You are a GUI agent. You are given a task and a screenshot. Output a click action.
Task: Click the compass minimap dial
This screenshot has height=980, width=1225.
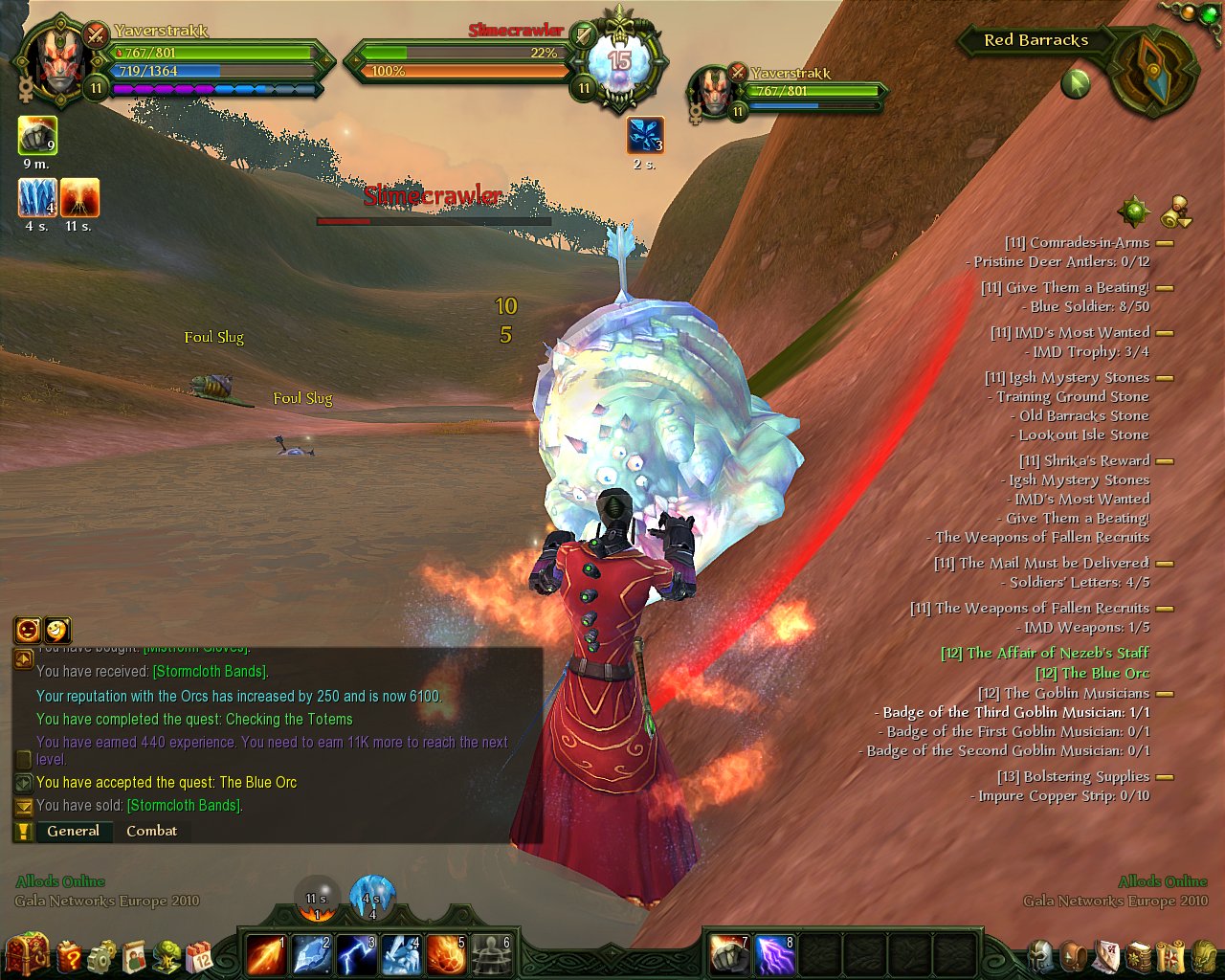1153,70
